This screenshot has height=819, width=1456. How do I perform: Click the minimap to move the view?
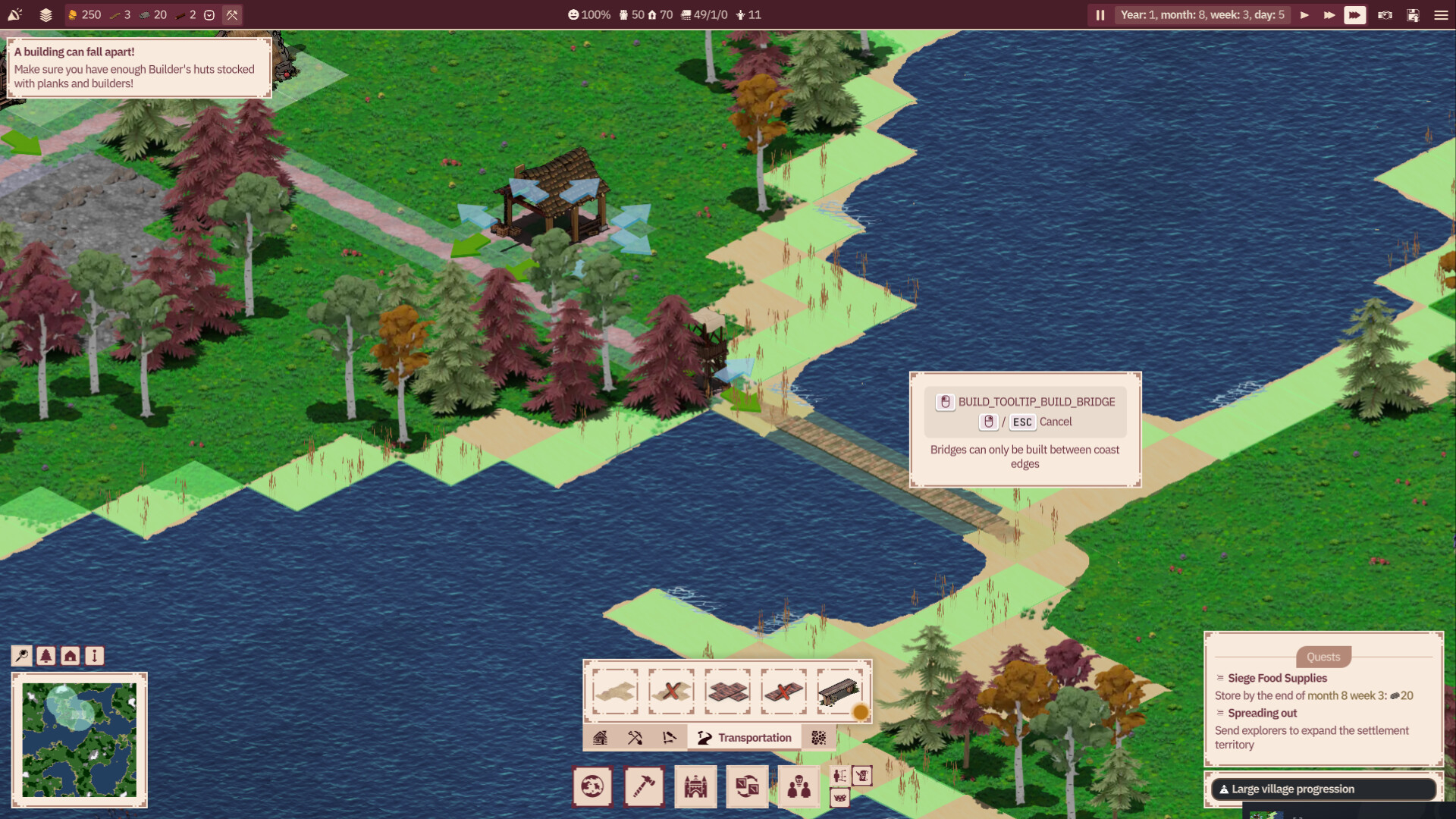tap(79, 739)
